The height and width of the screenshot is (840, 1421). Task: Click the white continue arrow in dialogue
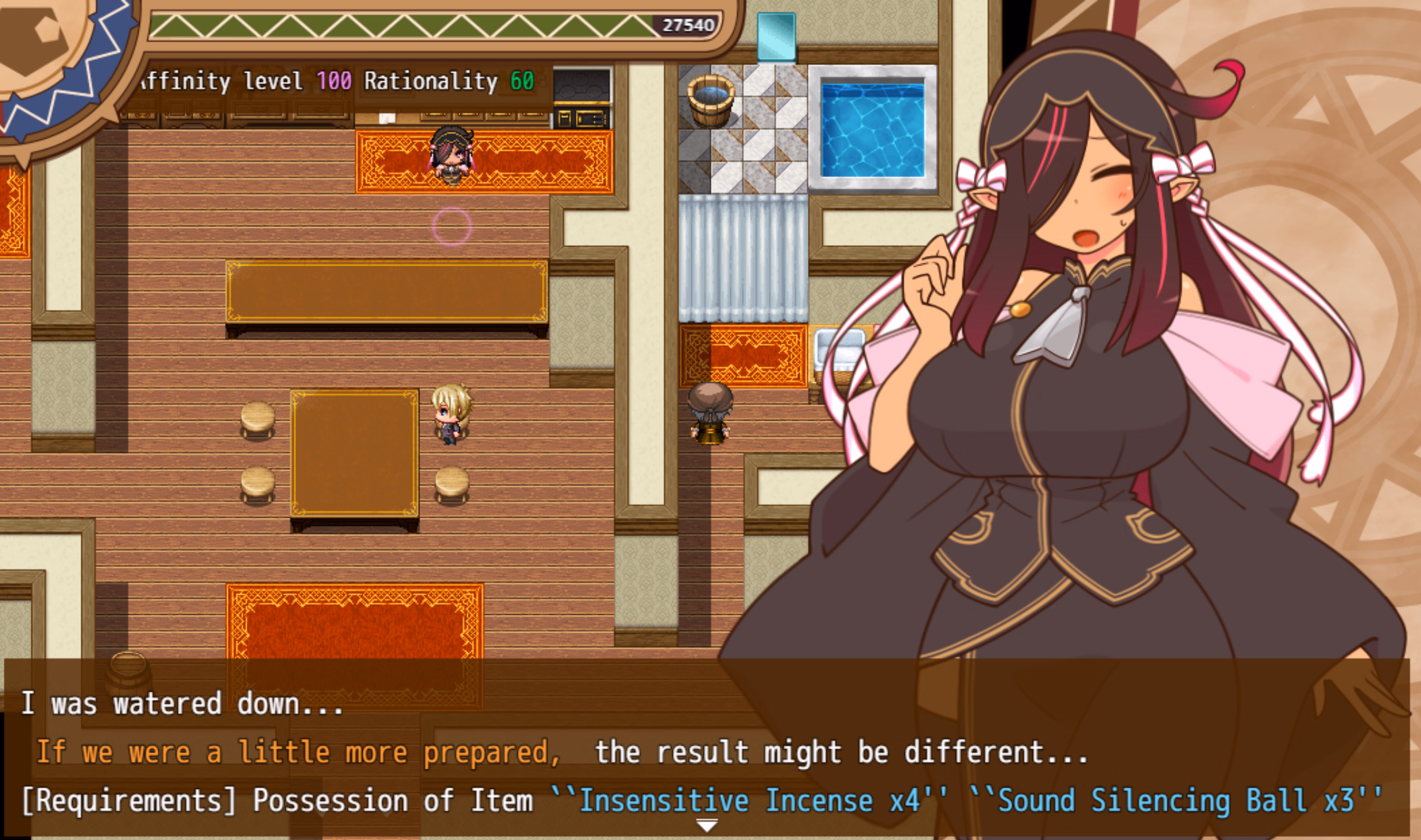coord(706,825)
